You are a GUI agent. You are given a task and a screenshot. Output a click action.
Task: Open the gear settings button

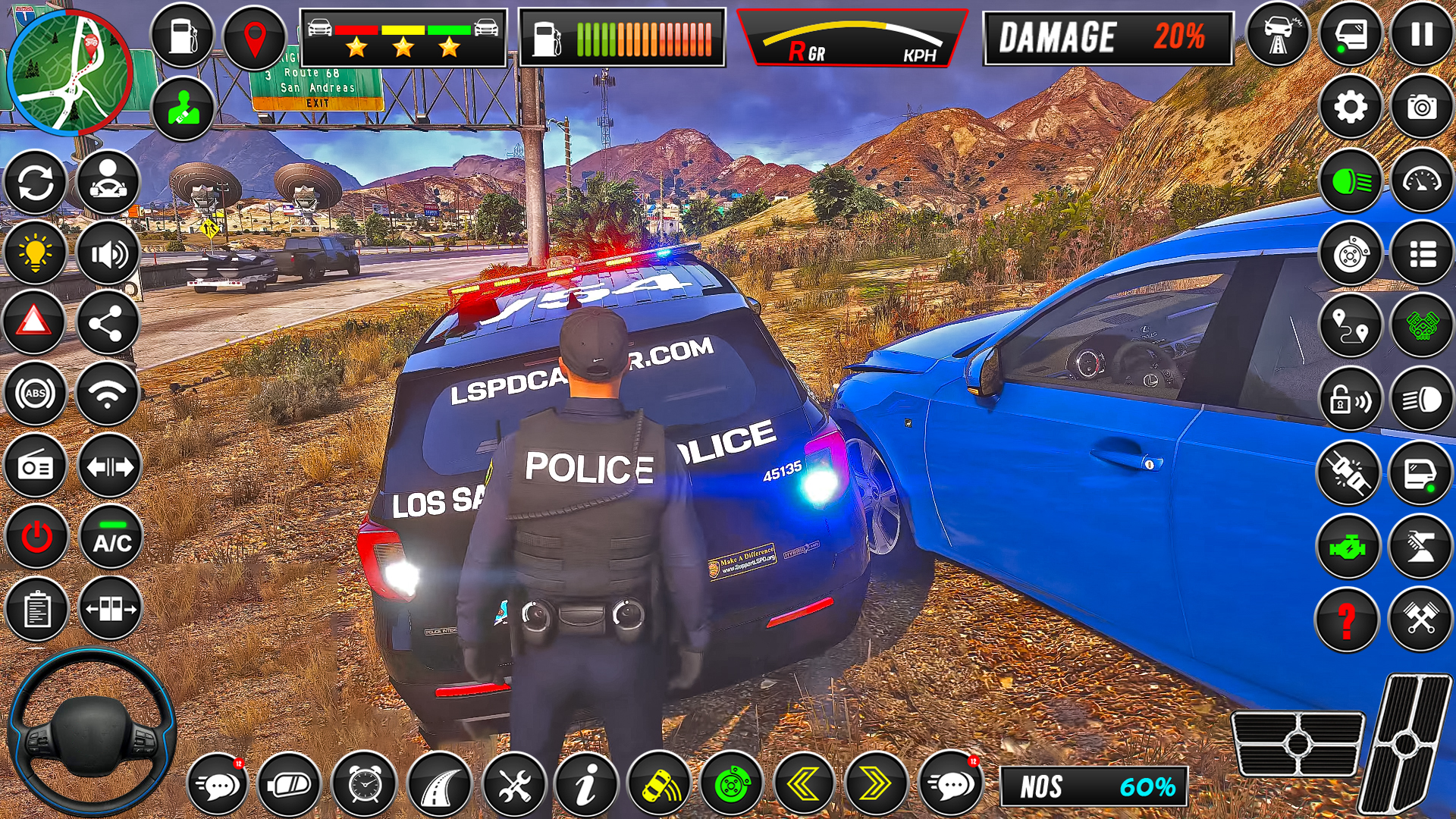coord(1351,107)
